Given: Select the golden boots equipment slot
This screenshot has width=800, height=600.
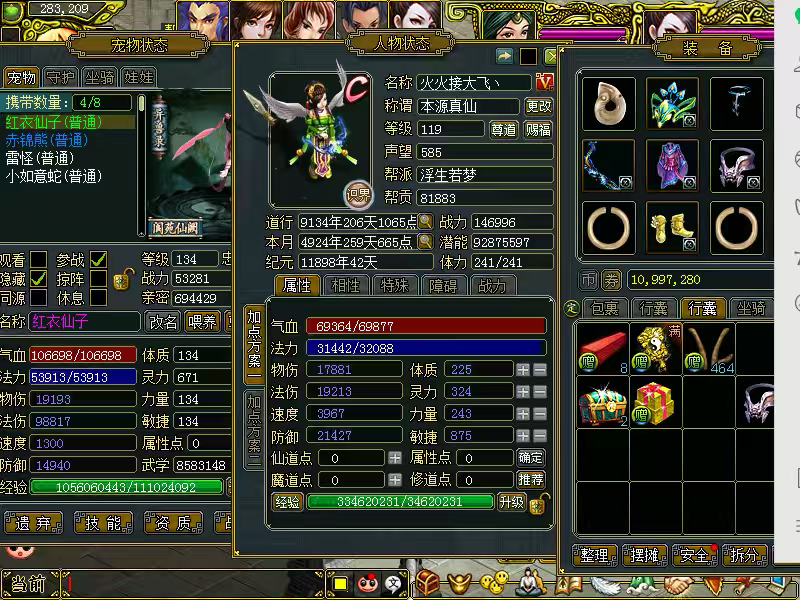Looking at the screenshot, I should coord(672,228).
